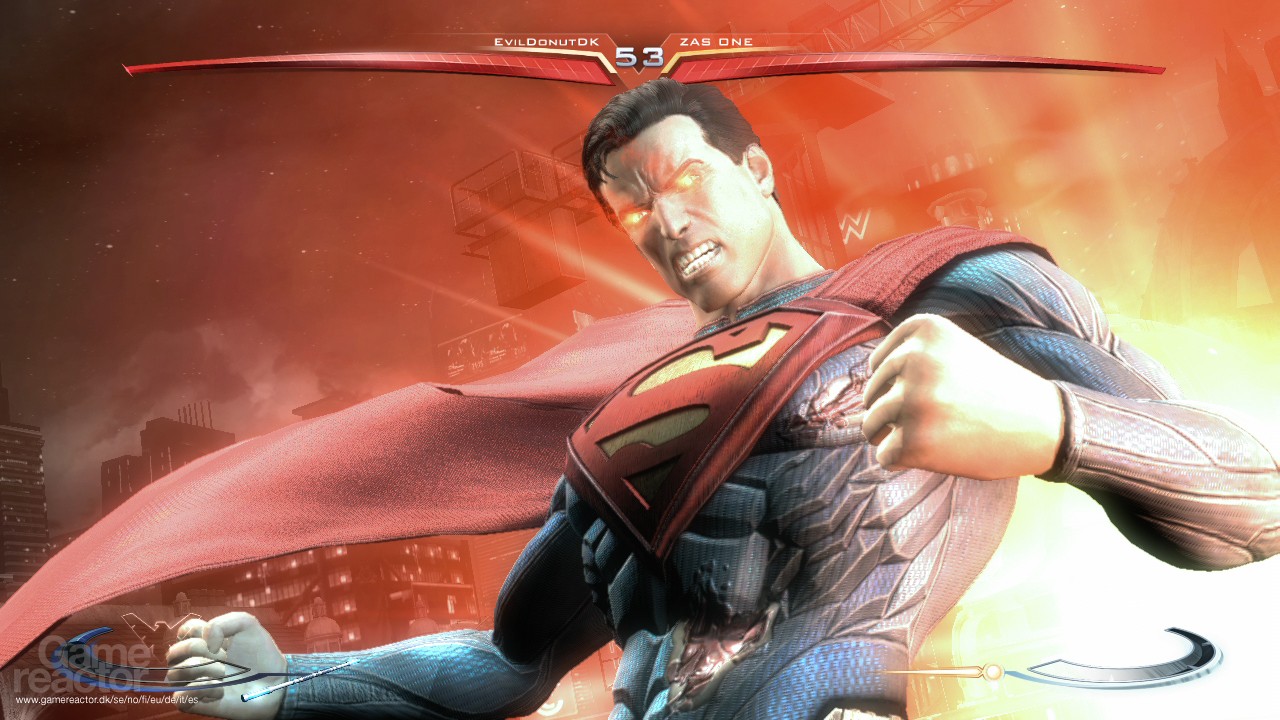
Task: Select the ZAS ONE name plate
Action: pos(717,40)
